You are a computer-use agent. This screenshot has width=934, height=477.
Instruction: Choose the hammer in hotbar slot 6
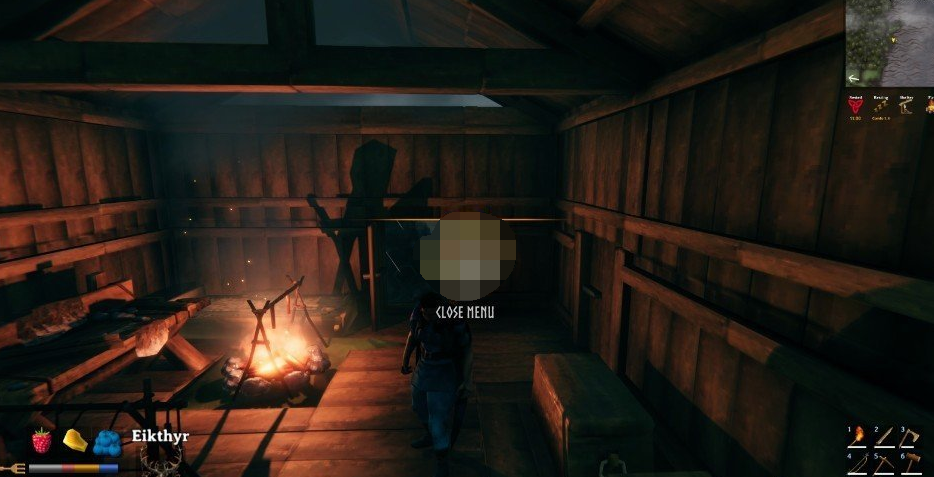(x=913, y=463)
